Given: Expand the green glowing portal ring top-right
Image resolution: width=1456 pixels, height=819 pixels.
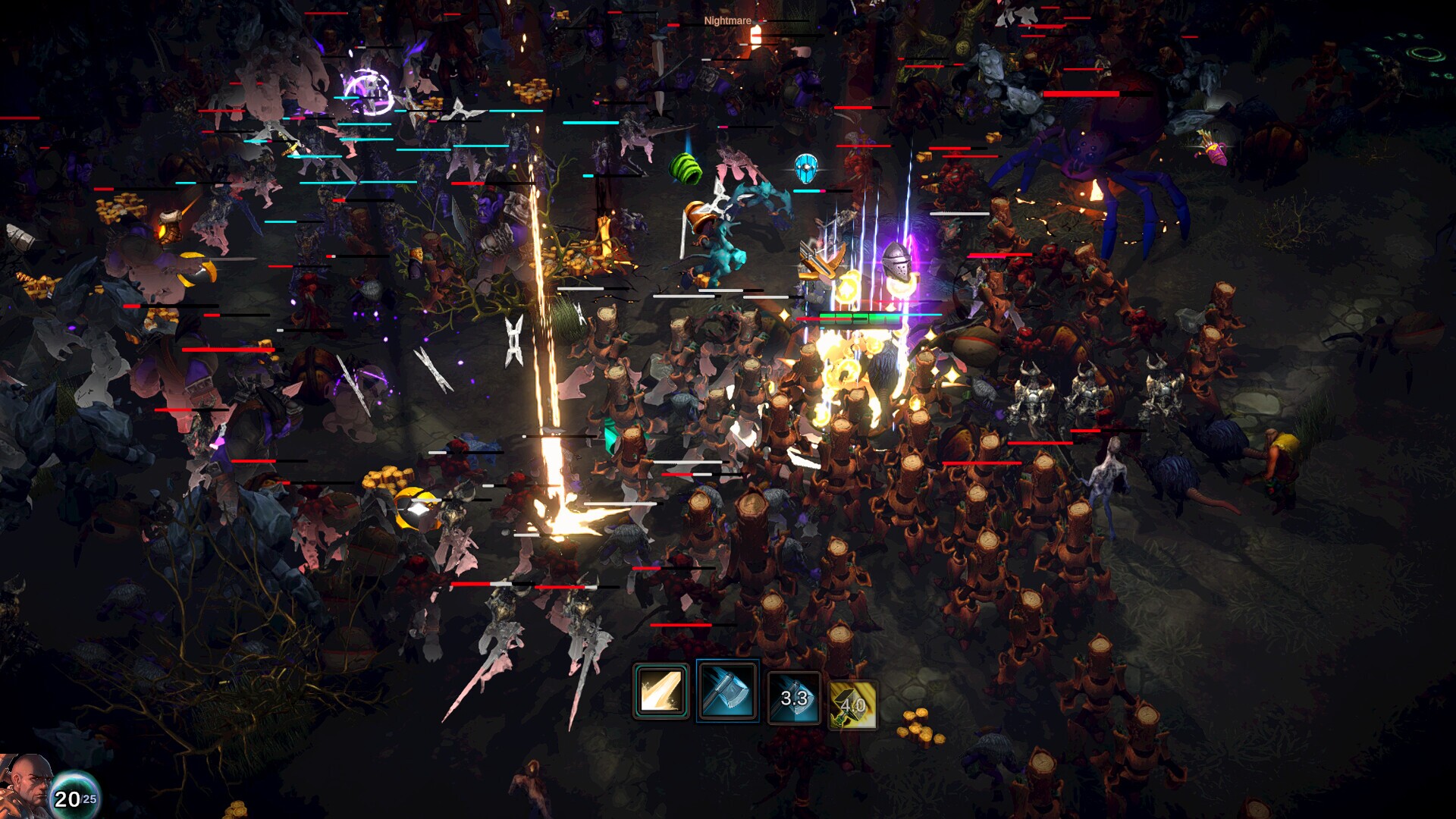Looking at the screenshot, I should 1426,53.
